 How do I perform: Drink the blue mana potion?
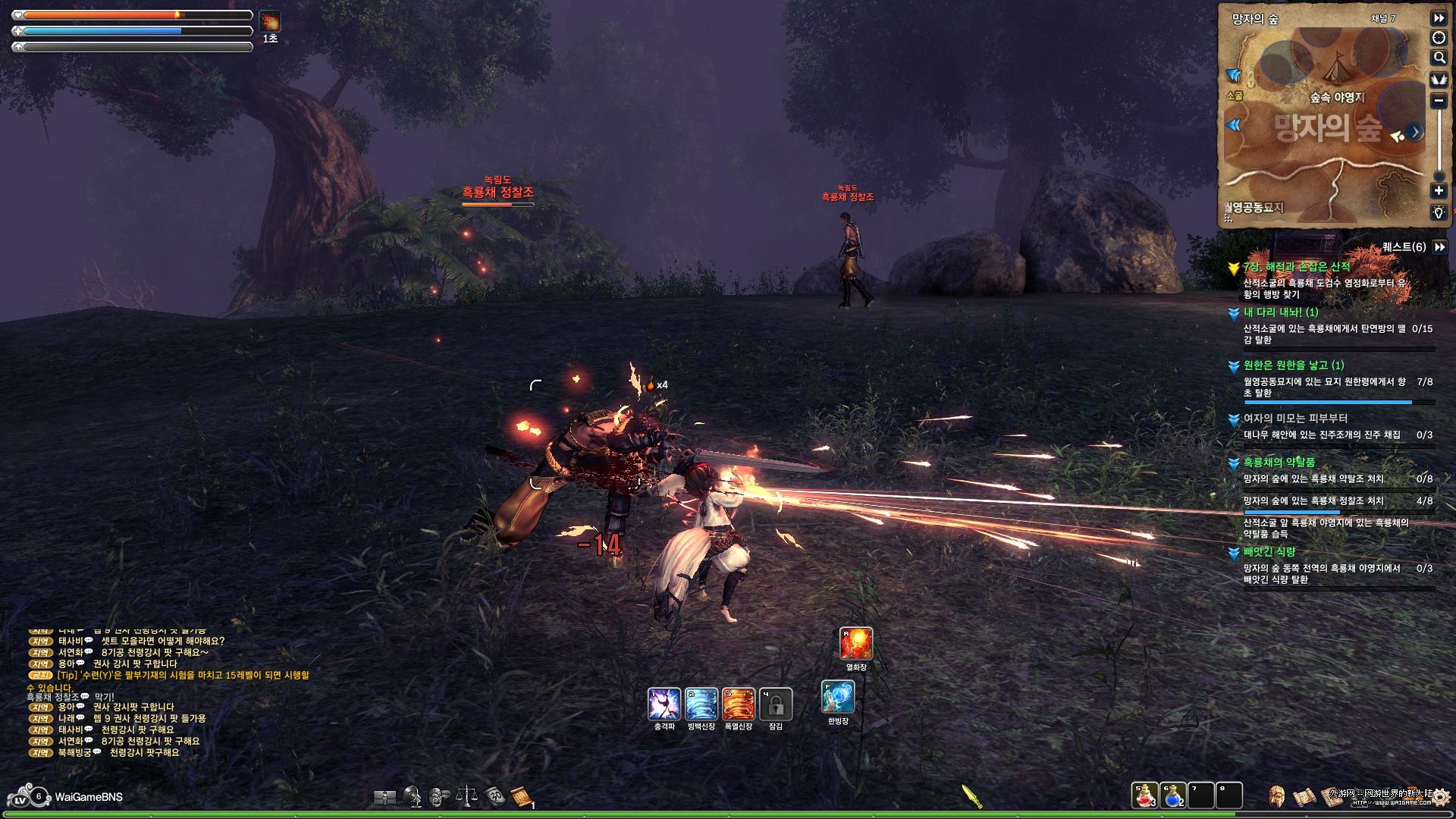1172,795
